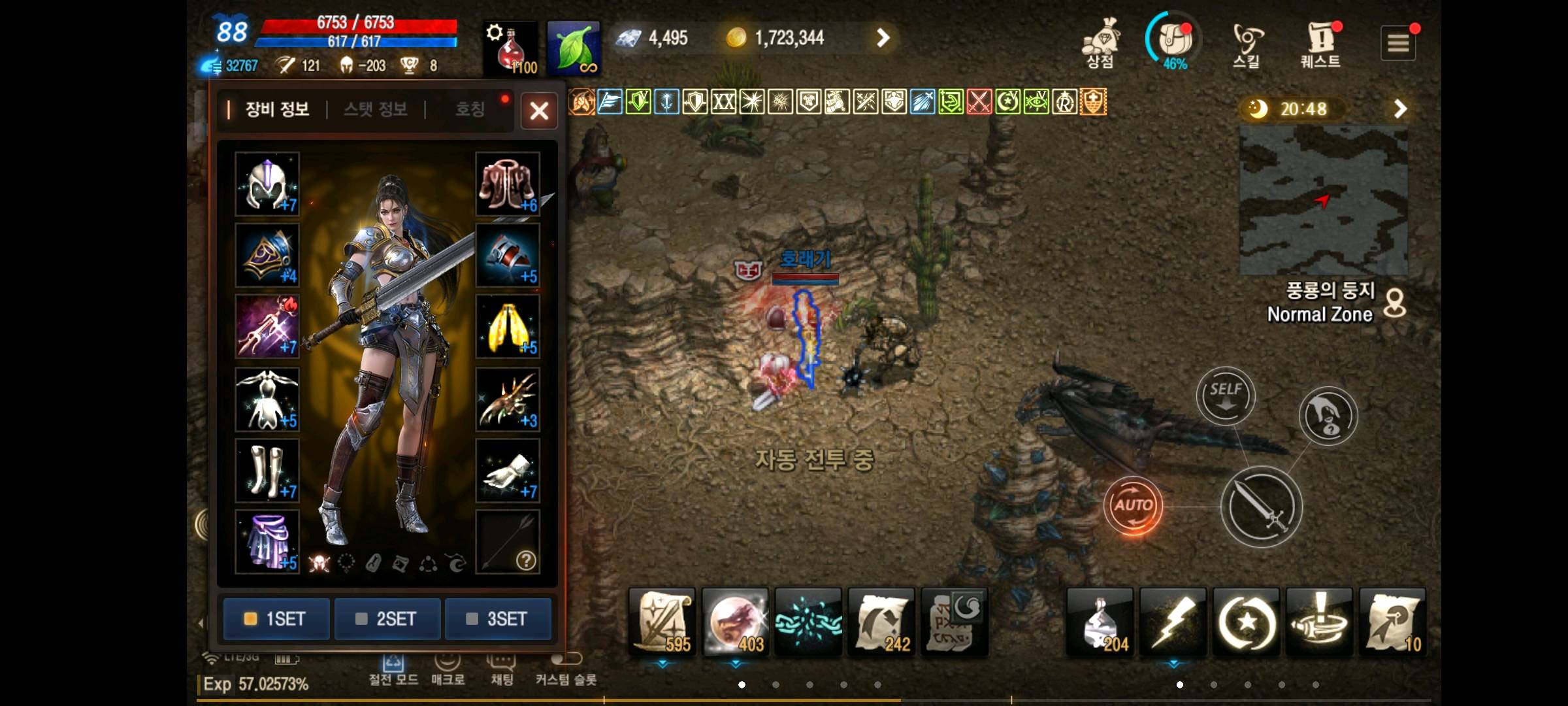The height and width of the screenshot is (706, 1568).
Task: Select the helmet +7 equipment slot
Action: click(x=267, y=184)
